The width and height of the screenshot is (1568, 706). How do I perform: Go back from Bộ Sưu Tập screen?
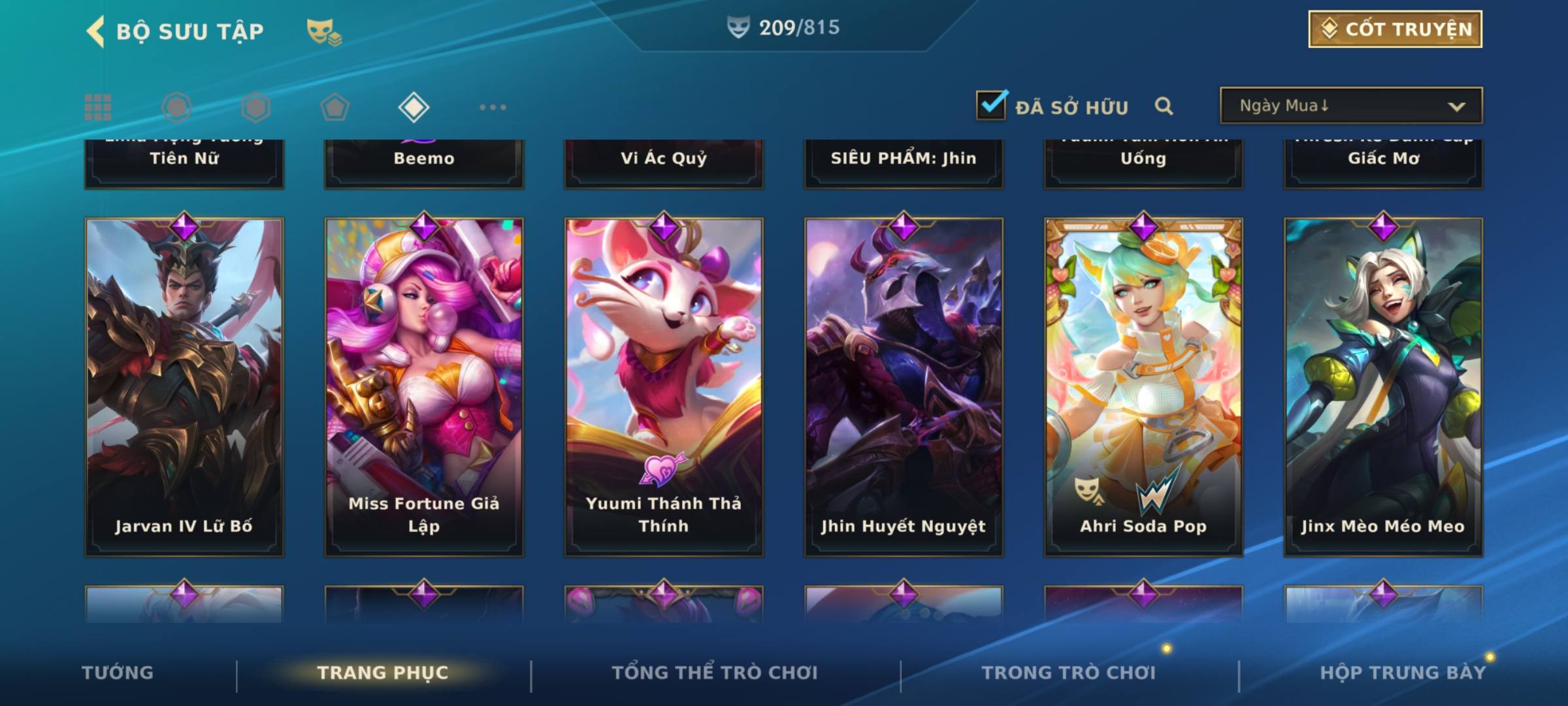[96, 31]
